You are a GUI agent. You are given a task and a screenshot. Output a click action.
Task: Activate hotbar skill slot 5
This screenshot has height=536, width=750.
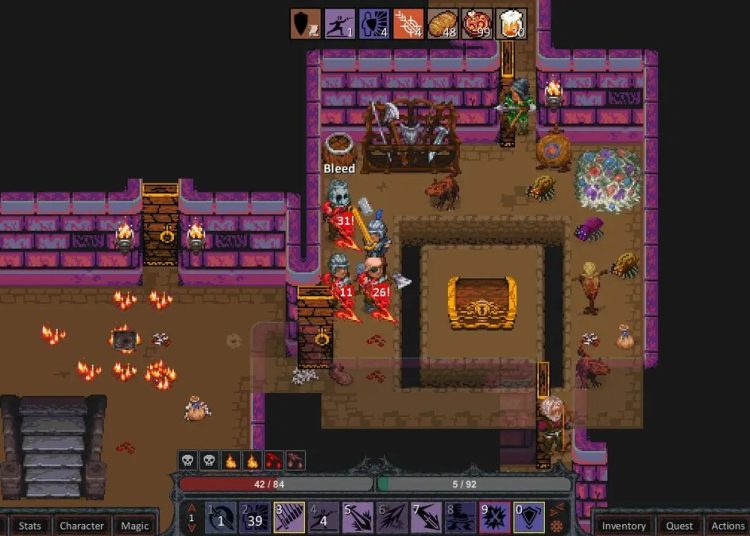(x=358, y=517)
